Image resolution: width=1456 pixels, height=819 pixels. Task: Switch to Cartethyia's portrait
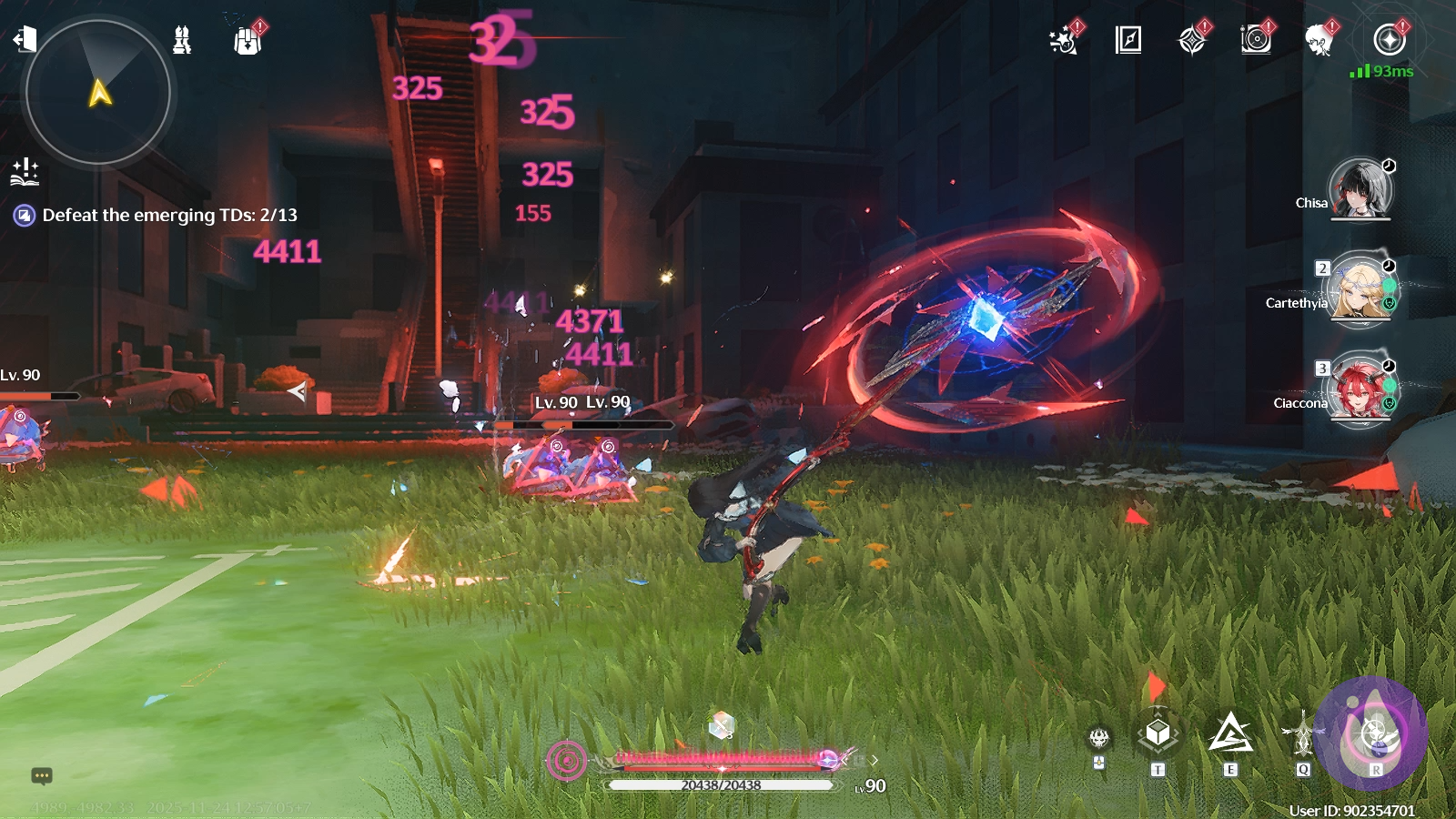(x=1360, y=290)
